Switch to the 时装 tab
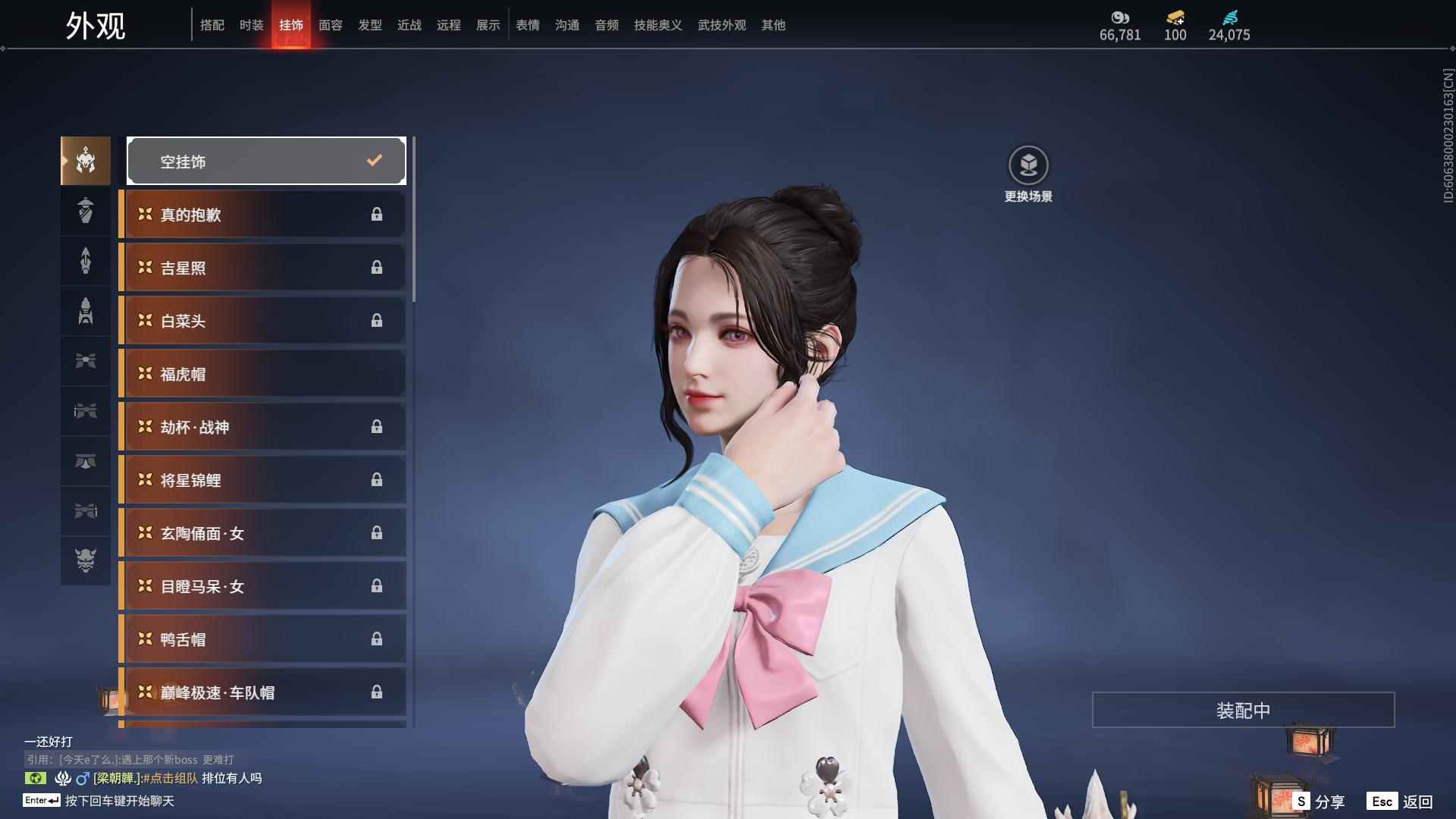The height and width of the screenshot is (819, 1456). click(252, 25)
